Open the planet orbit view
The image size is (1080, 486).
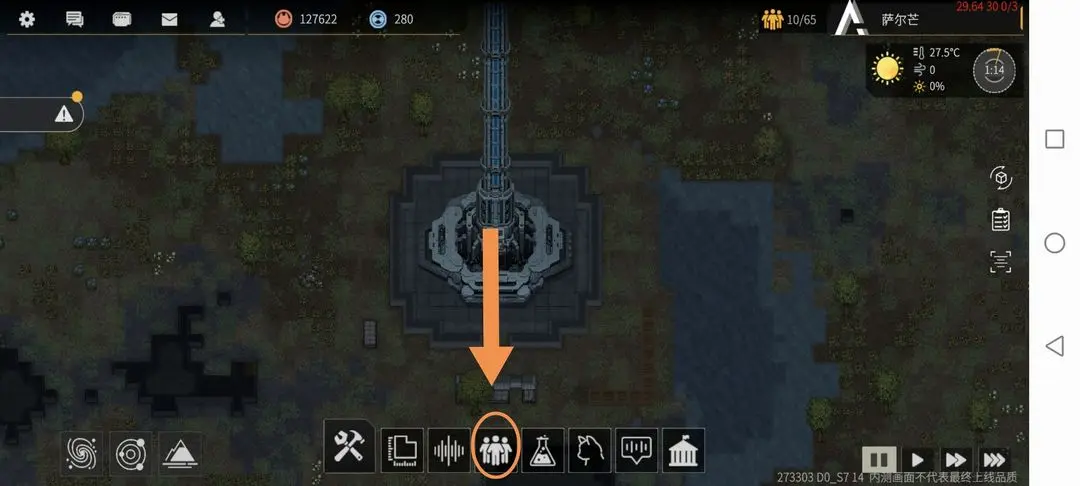coord(132,453)
